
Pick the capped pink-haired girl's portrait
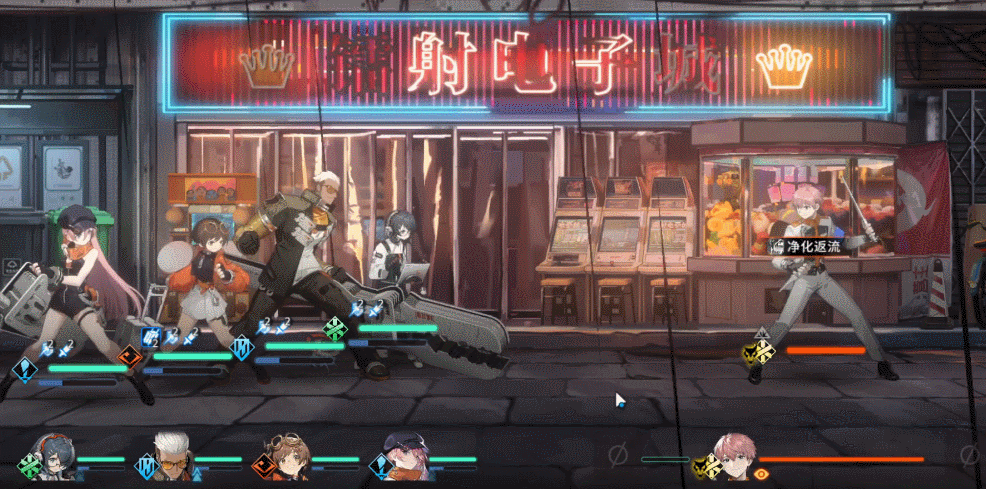click(x=404, y=455)
